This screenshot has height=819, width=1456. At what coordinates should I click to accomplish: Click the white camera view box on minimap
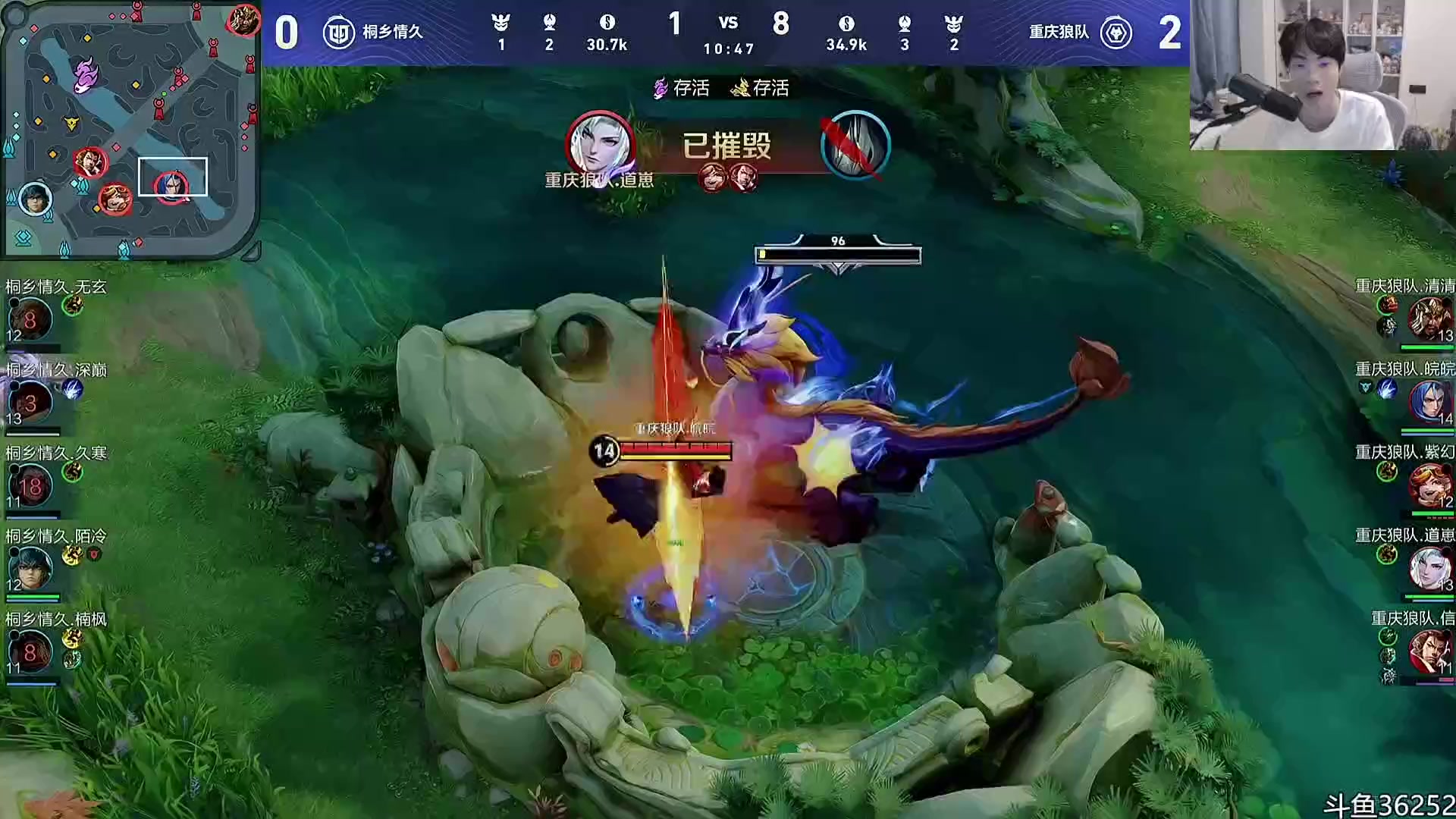click(x=173, y=176)
